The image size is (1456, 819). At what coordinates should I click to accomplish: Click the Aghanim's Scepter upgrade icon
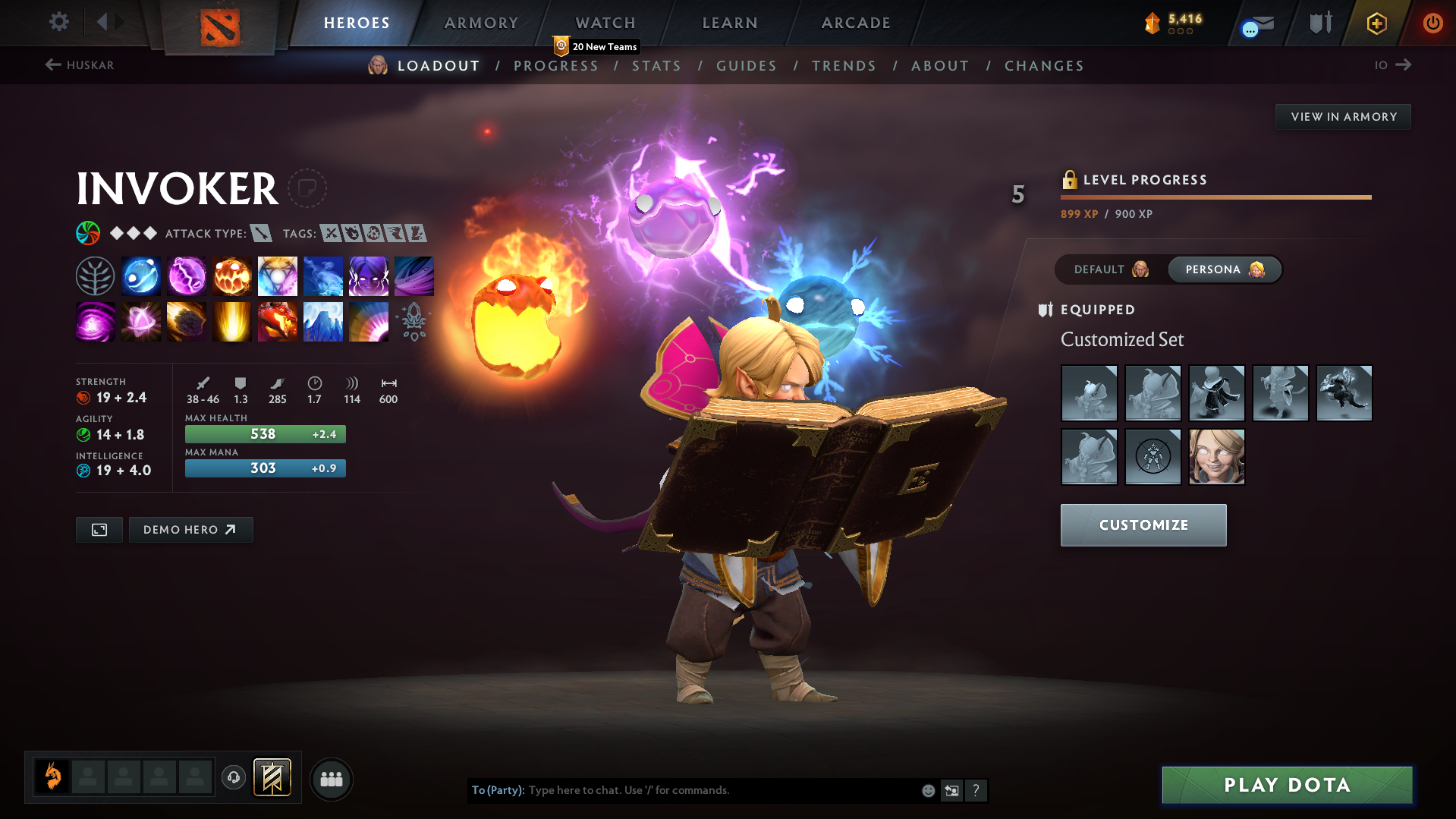point(414,321)
